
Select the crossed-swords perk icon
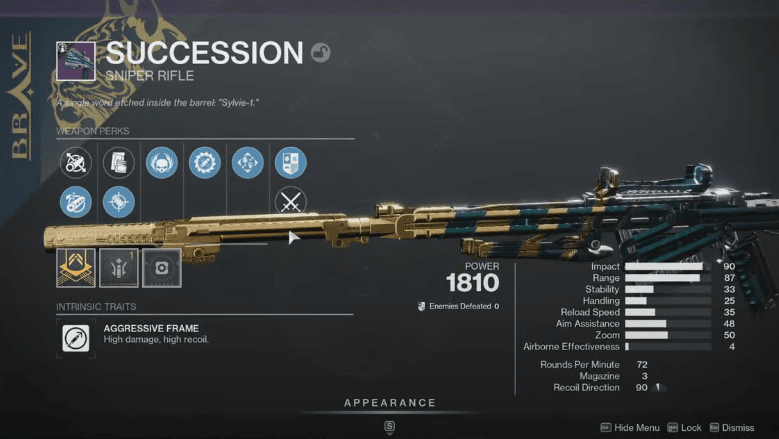(290, 202)
